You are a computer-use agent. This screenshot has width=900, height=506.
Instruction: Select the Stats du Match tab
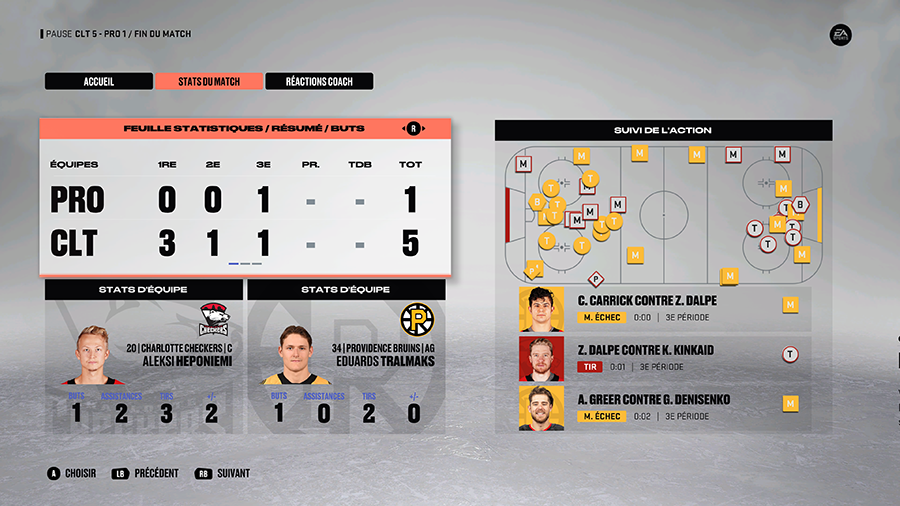click(209, 82)
